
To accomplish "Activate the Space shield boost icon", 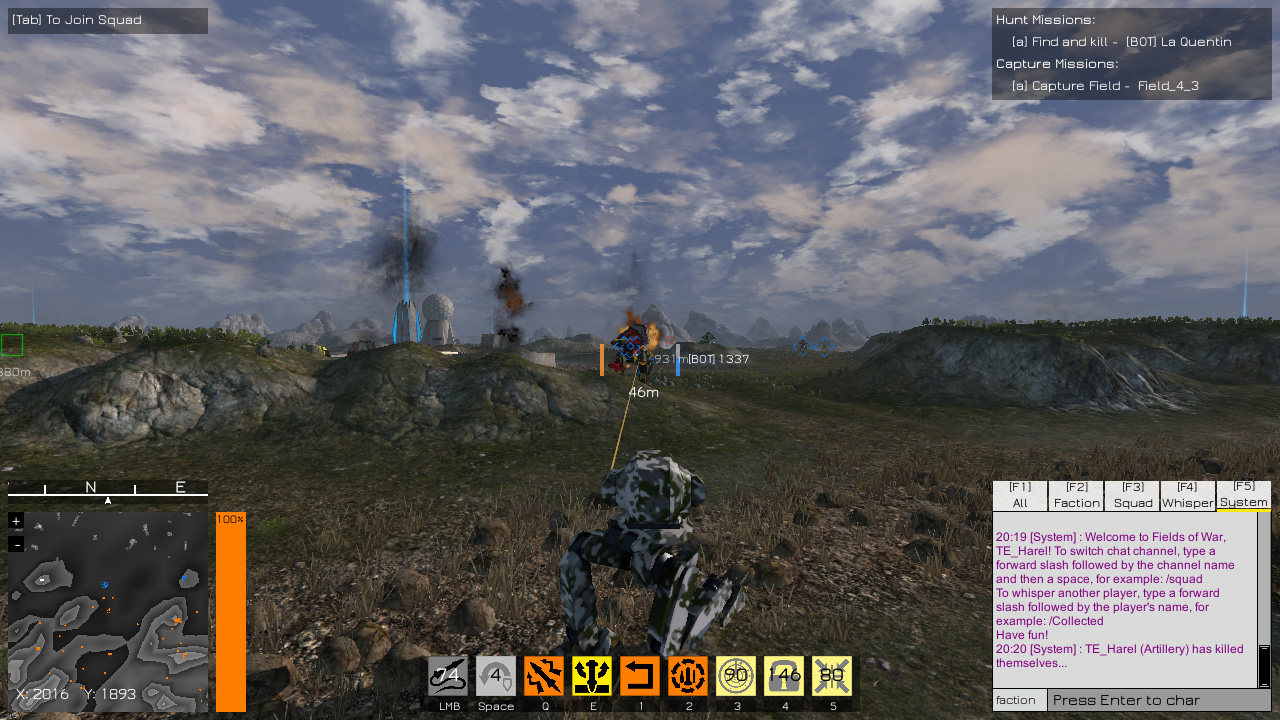I will click(x=495, y=676).
